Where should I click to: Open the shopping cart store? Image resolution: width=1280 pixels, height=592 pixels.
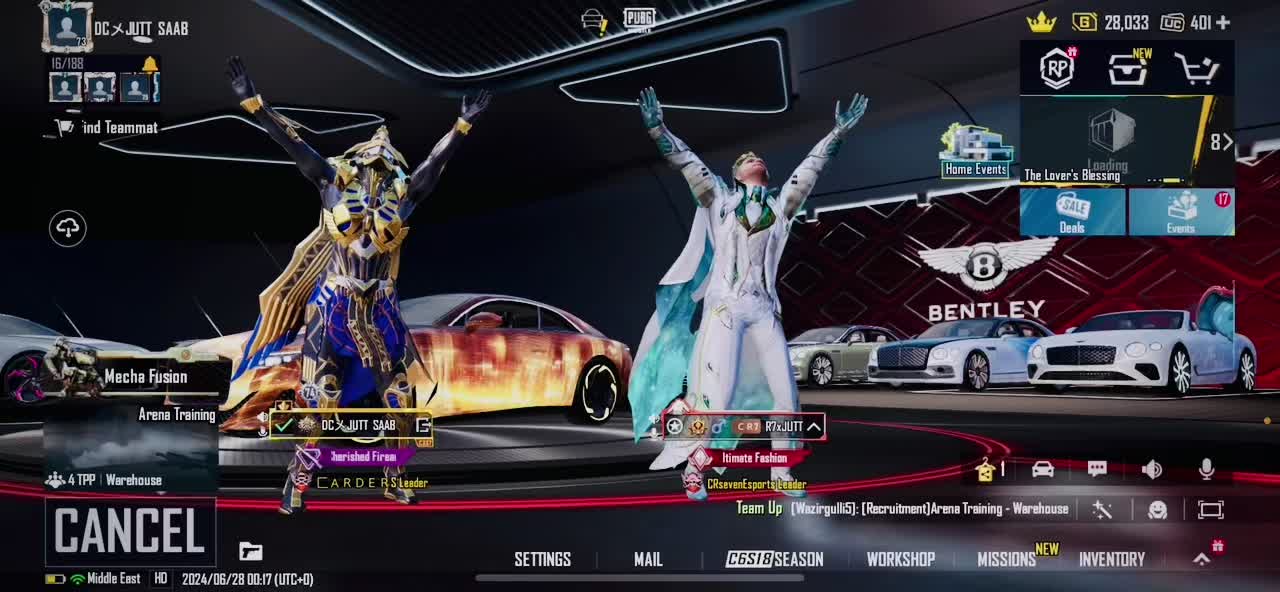(1196, 69)
